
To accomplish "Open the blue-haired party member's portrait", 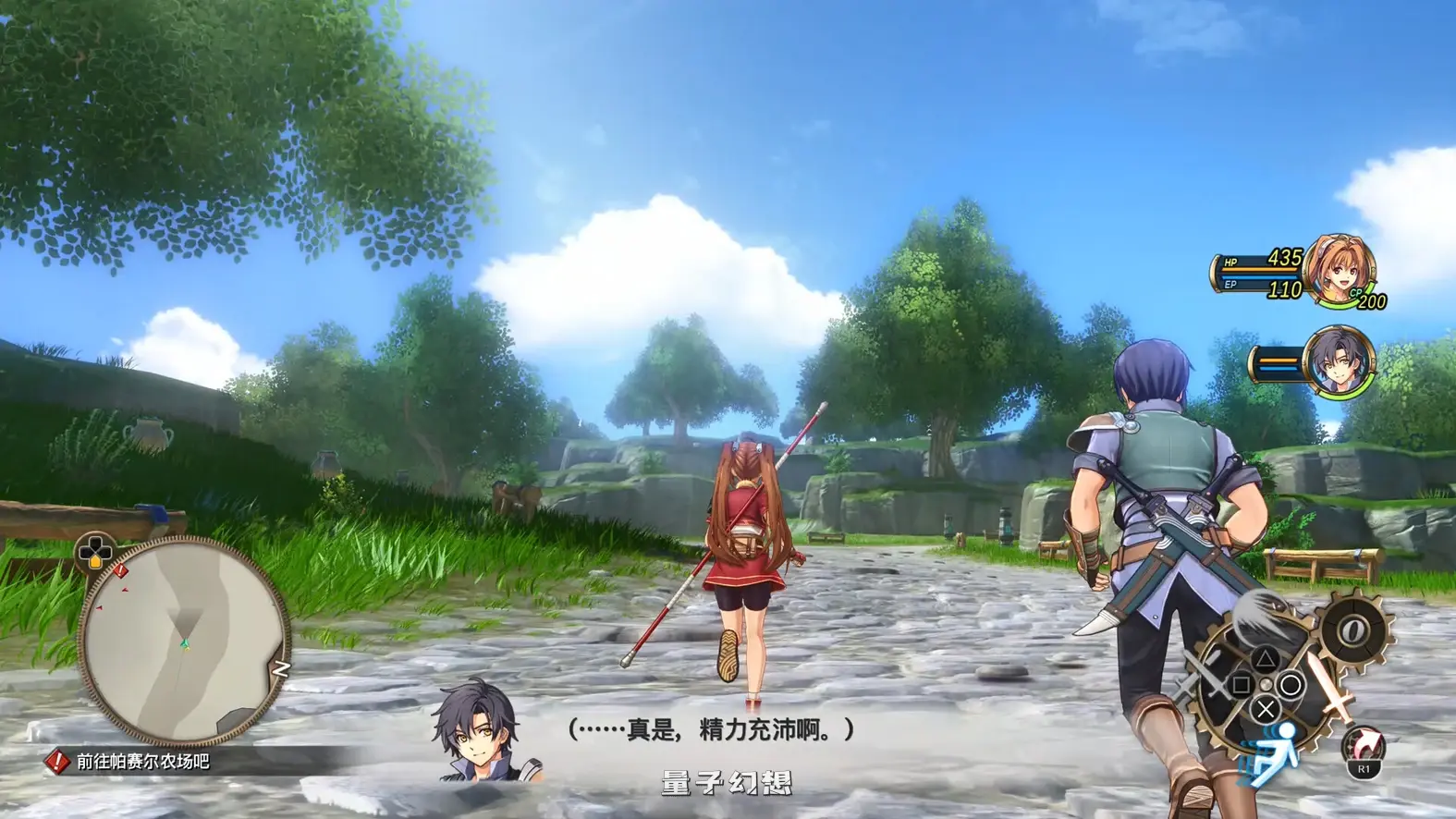I will (1340, 364).
